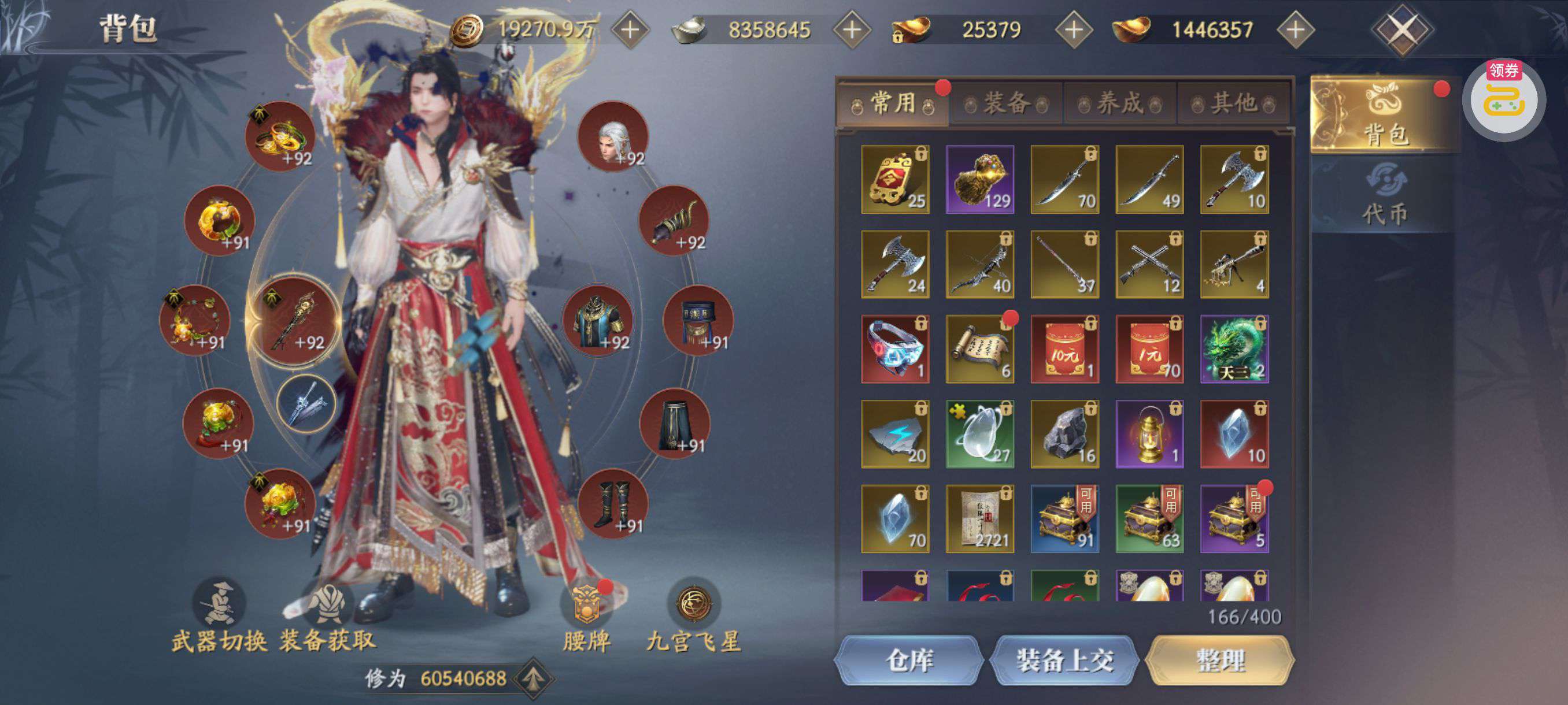This screenshot has width=1568, height=705.
Task: Select the golden lantern item slot
Action: point(1149,435)
